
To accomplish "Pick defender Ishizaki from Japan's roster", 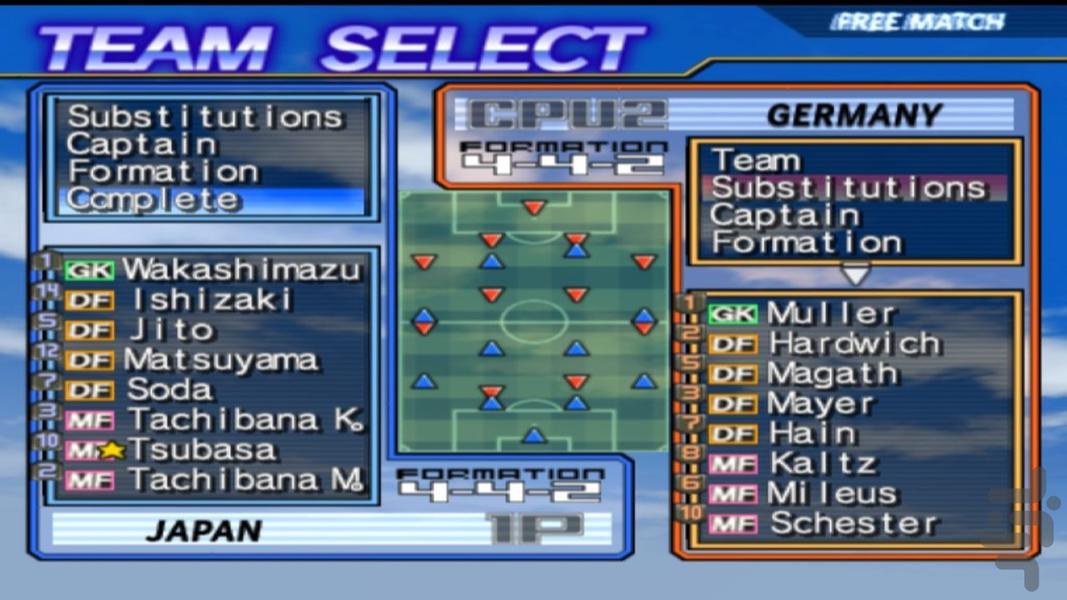I will (x=210, y=299).
